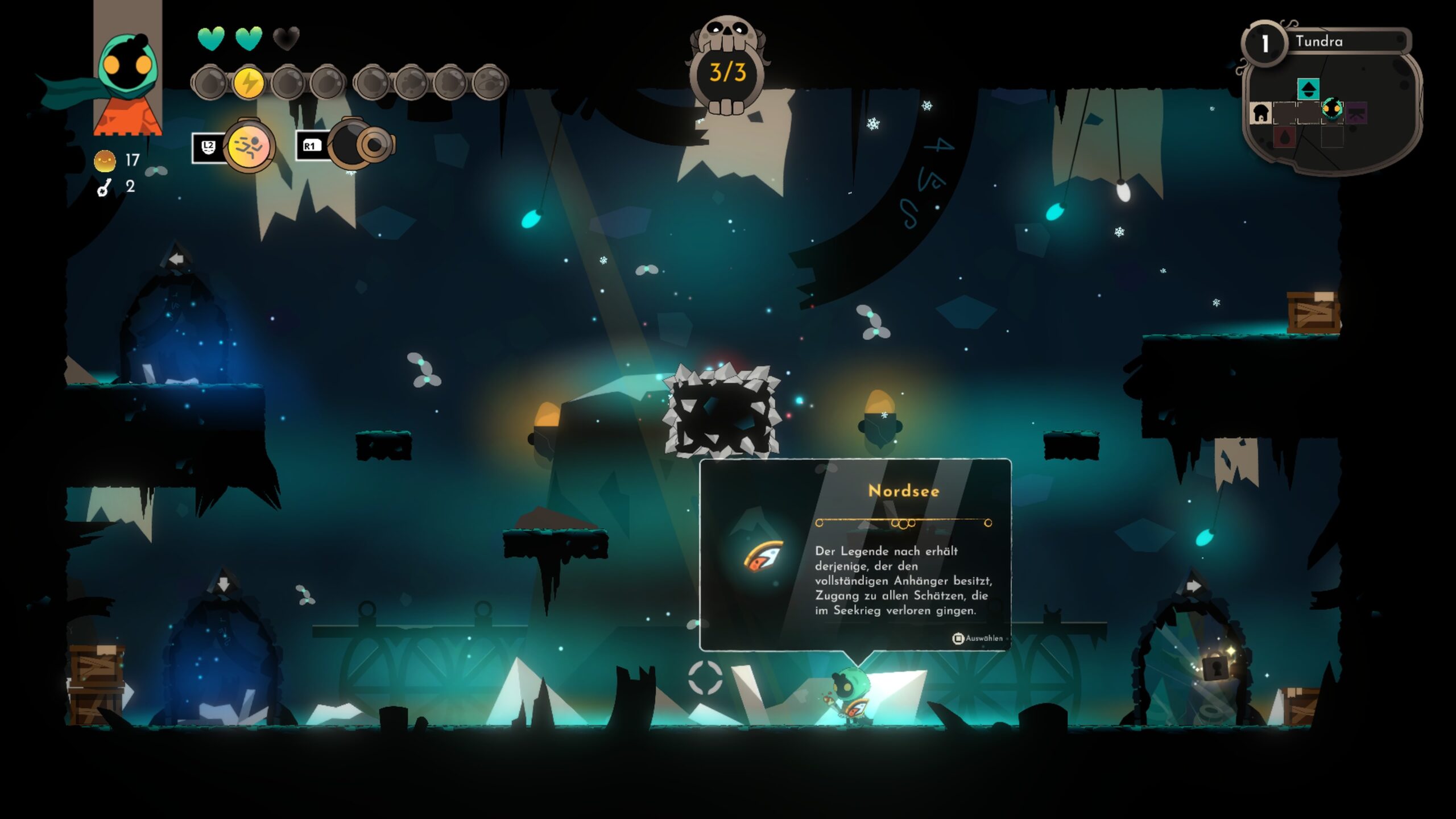Image resolution: width=1456 pixels, height=819 pixels.
Task: Select the purple room marker on the minimap
Action: coord(1356,113)
